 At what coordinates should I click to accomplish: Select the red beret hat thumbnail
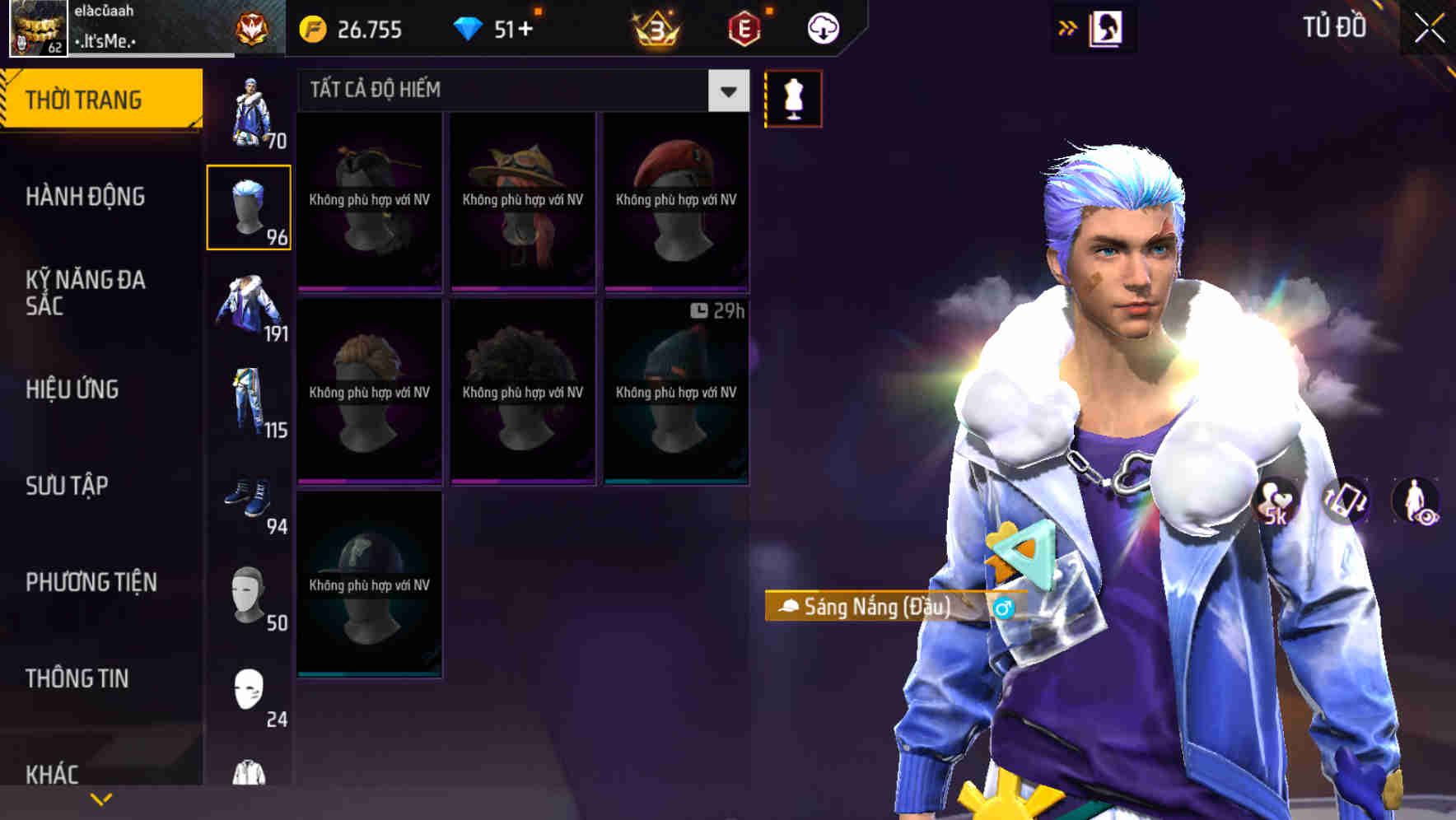tap(675, 202)
